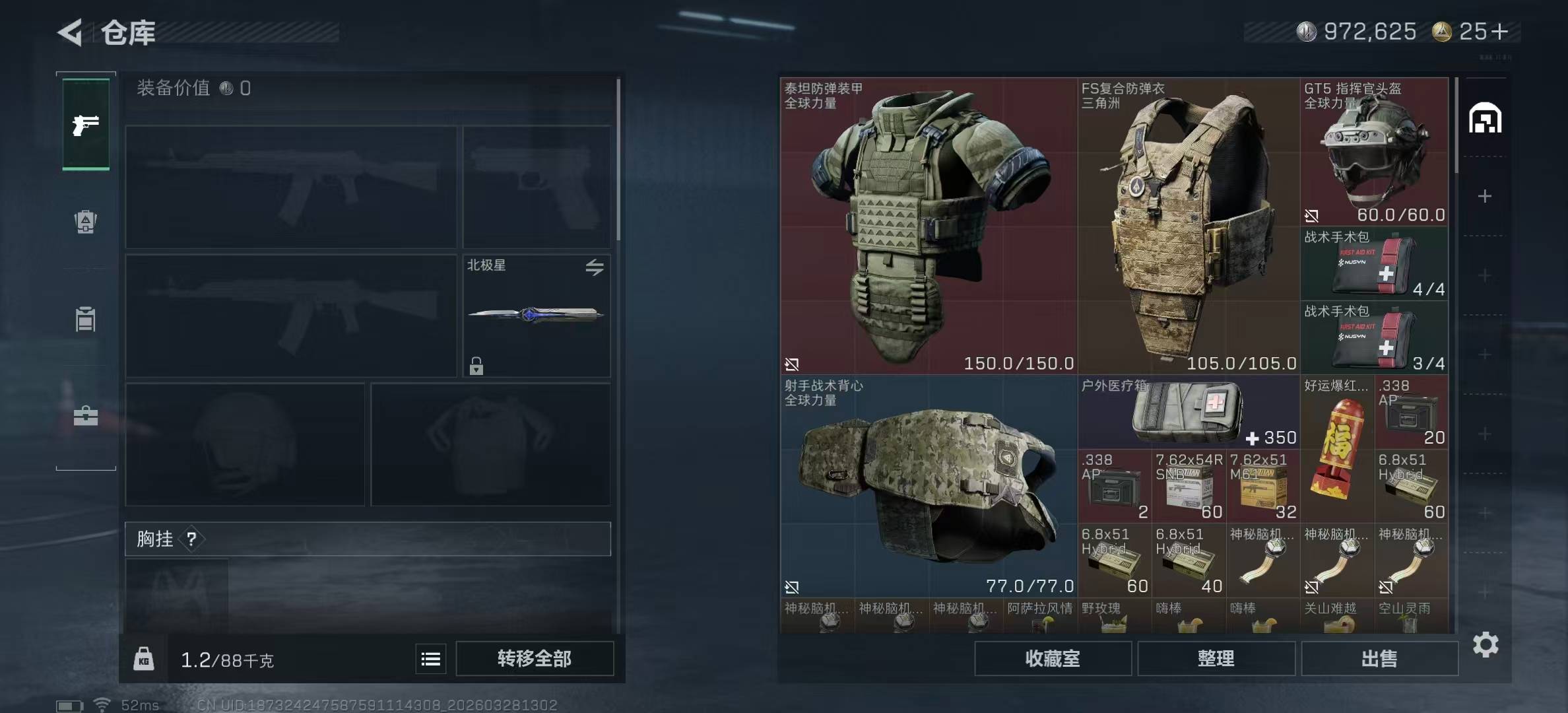Image resolution: width=1568 pixels, height=713 pixels.
Task: Switch to the pistol weapons tab
Action: 86,125
